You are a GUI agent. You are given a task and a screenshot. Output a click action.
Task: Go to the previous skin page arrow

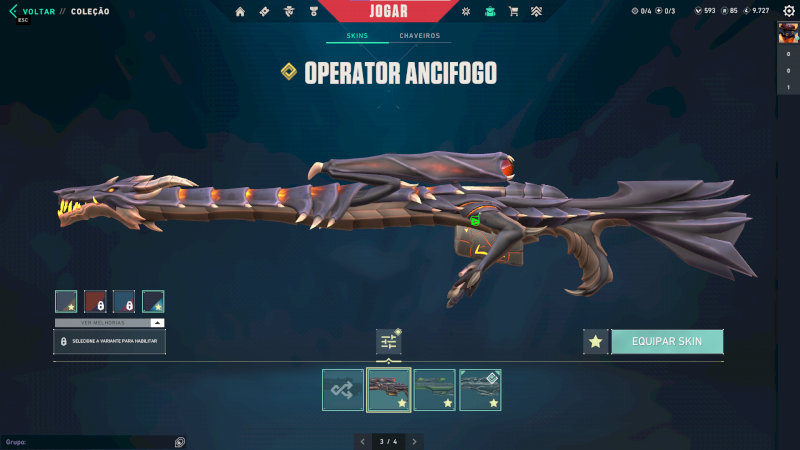coord(362,441)
